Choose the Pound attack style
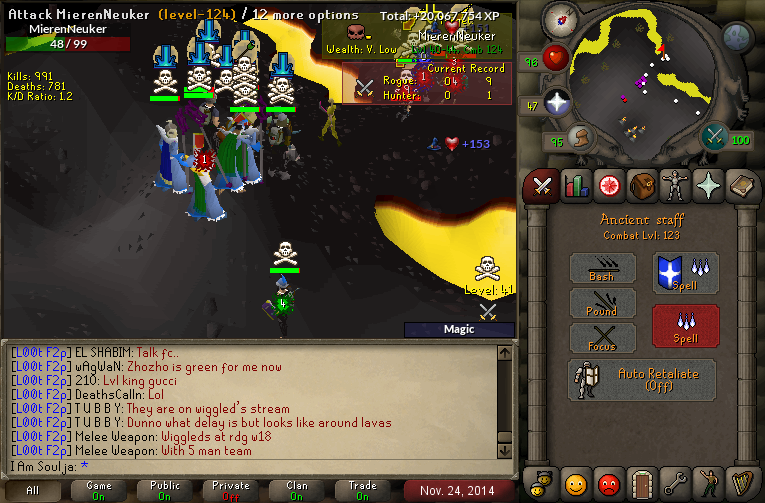Image resolution: width=765 pixels, height=503 pixels. click(x=602, y=302)
